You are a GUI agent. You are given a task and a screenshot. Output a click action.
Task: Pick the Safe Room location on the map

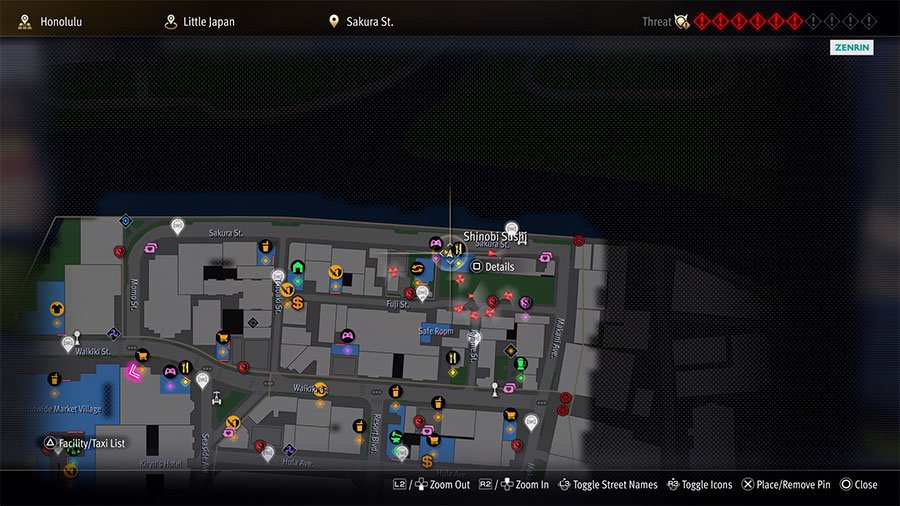(x=435, y=331)
